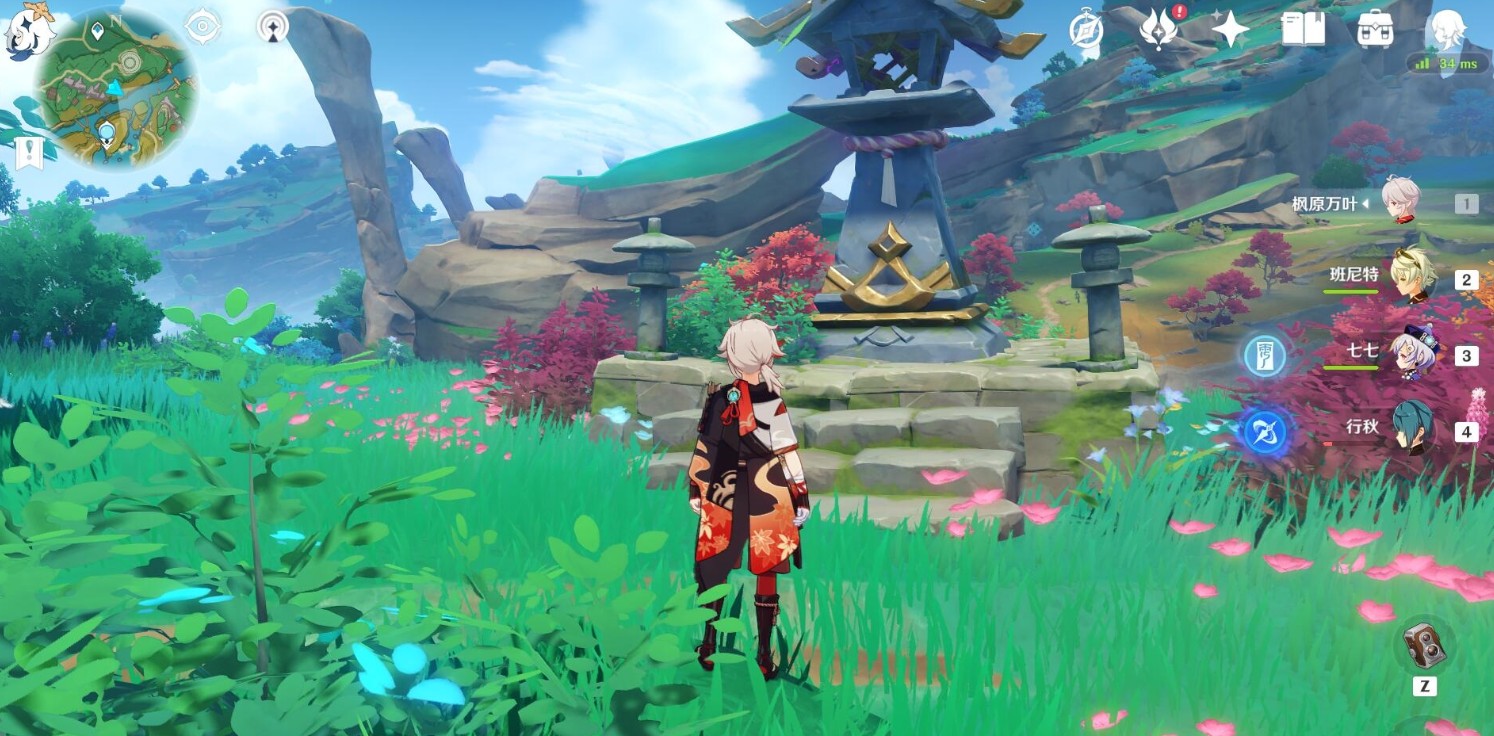Screen dimensions: 1494x736
Task: Open the Wish star icon
Action: (1230, 29)
